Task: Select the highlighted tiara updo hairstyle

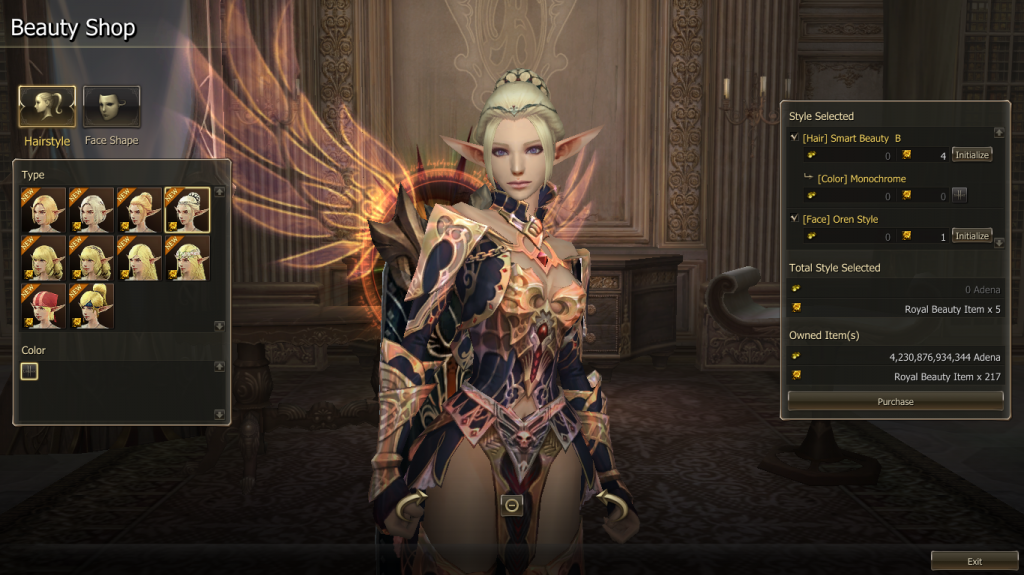Action: (x=187, y=210)
